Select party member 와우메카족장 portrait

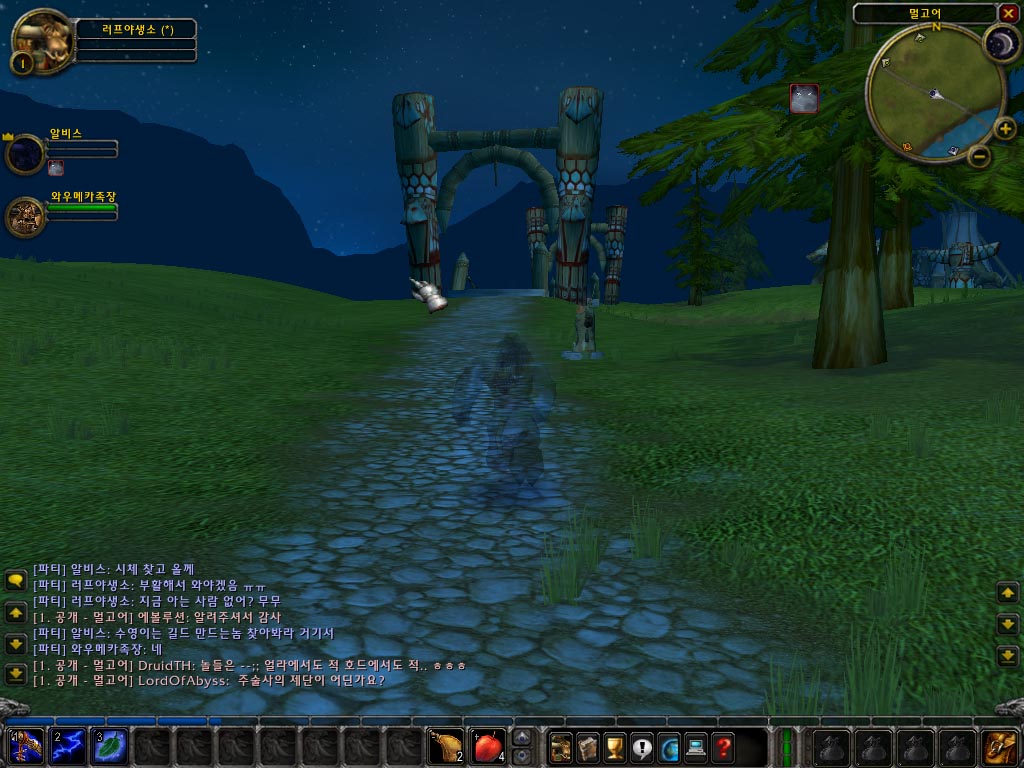pos(24,217)
